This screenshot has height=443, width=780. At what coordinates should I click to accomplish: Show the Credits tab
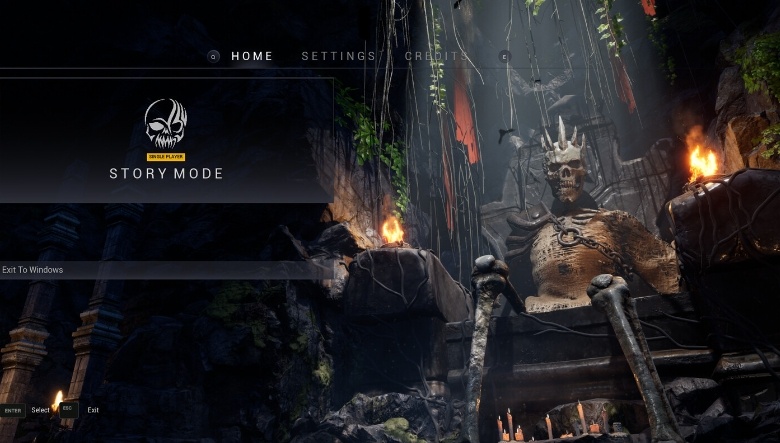click(x=435, y=56)
